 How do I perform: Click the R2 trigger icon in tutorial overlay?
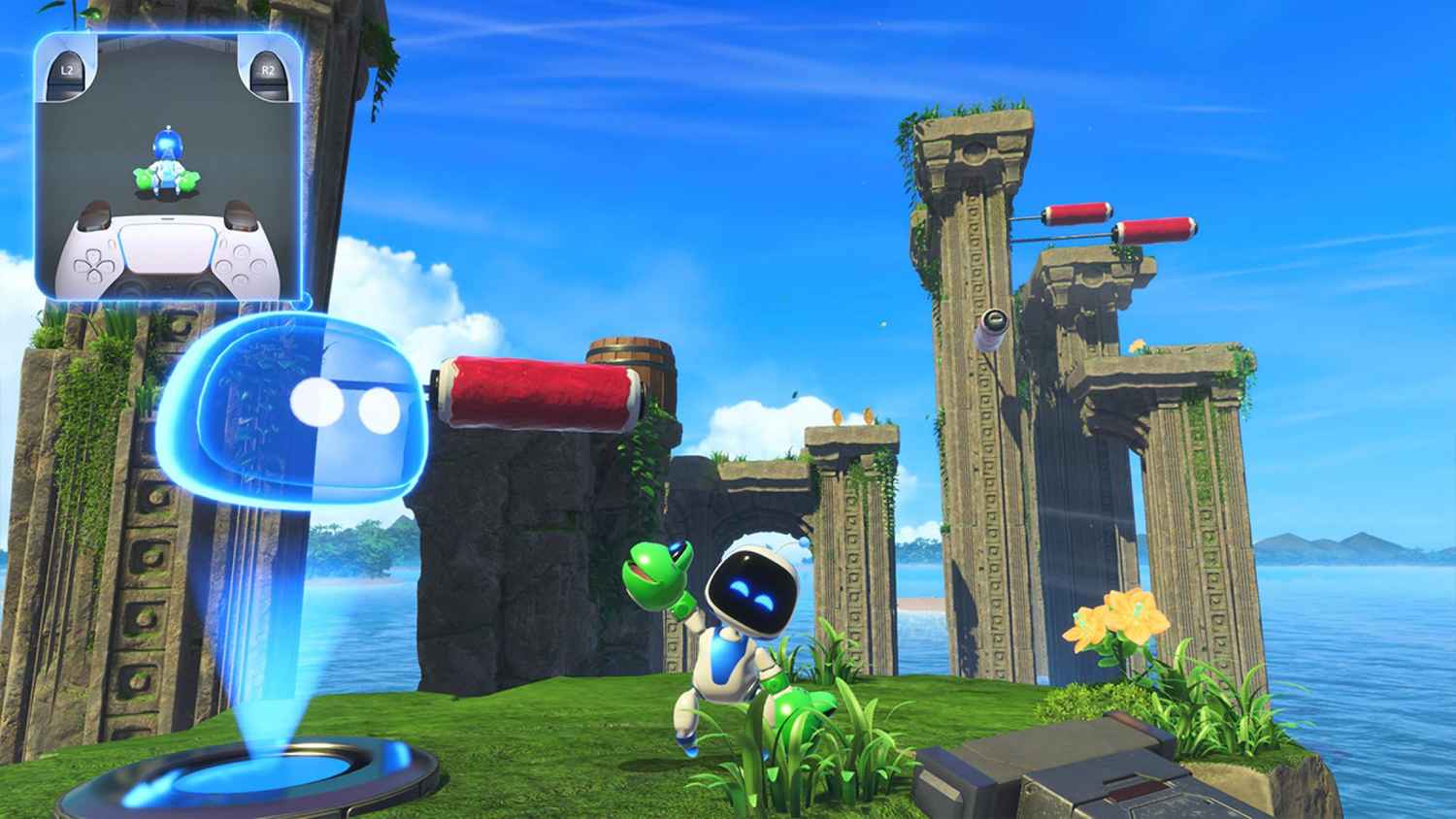pyautogui.click(x=268, y=71)
